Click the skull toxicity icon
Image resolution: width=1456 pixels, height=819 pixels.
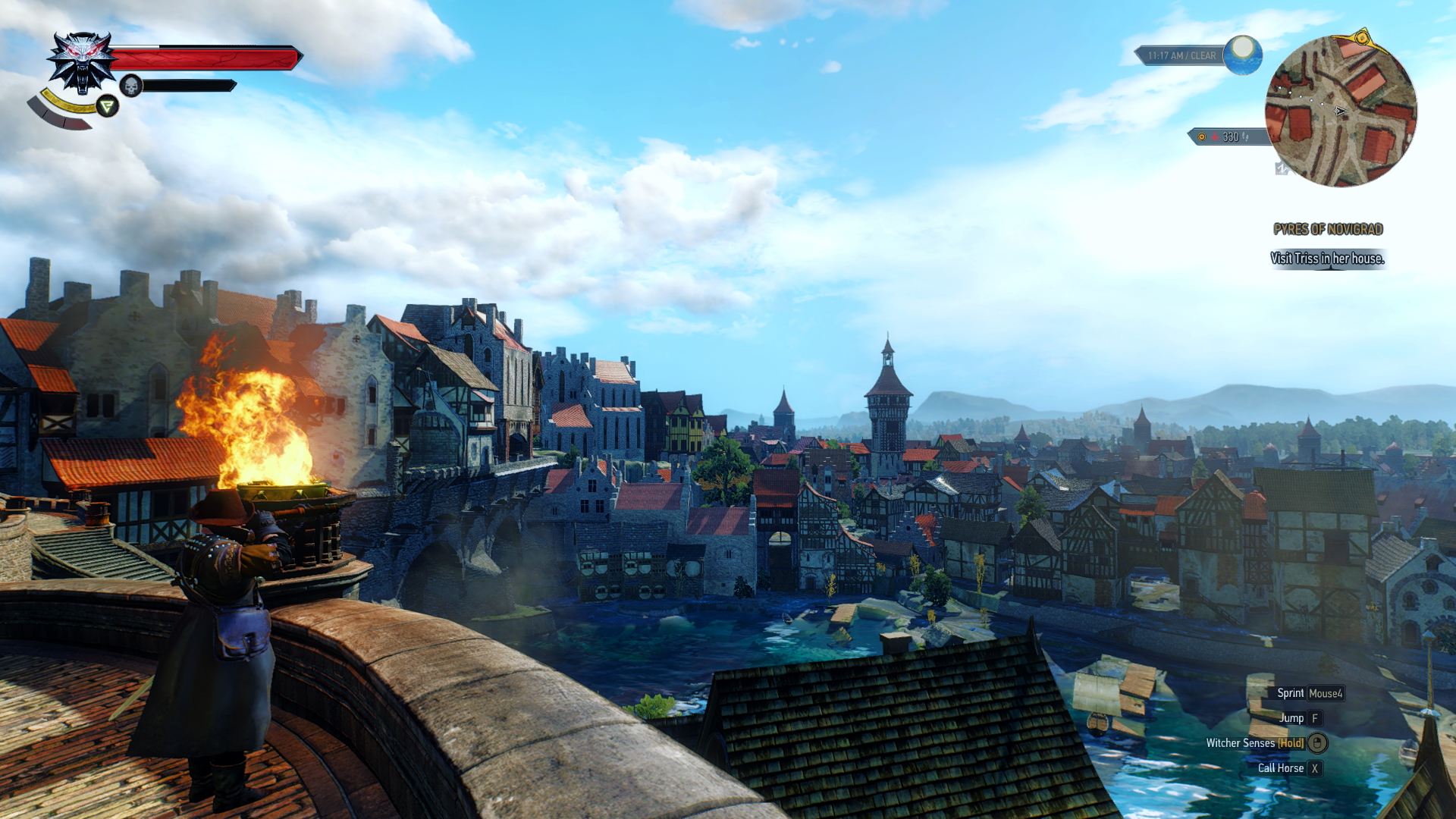(131, 86)
